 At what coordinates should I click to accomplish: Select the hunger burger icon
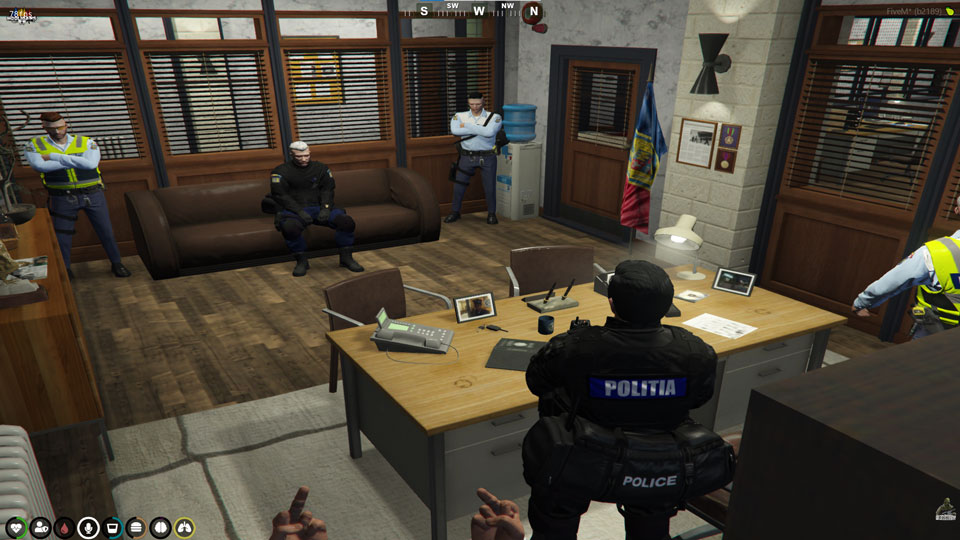136,527
